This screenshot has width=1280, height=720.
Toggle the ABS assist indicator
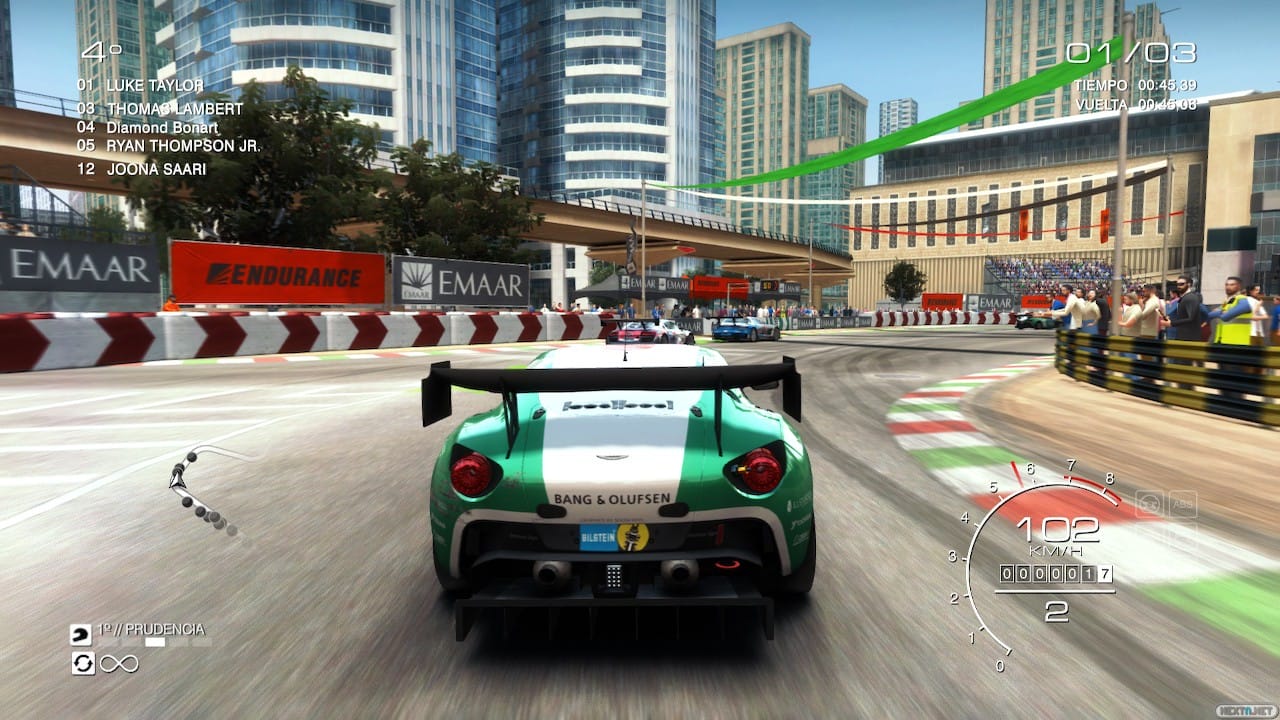1182,504
